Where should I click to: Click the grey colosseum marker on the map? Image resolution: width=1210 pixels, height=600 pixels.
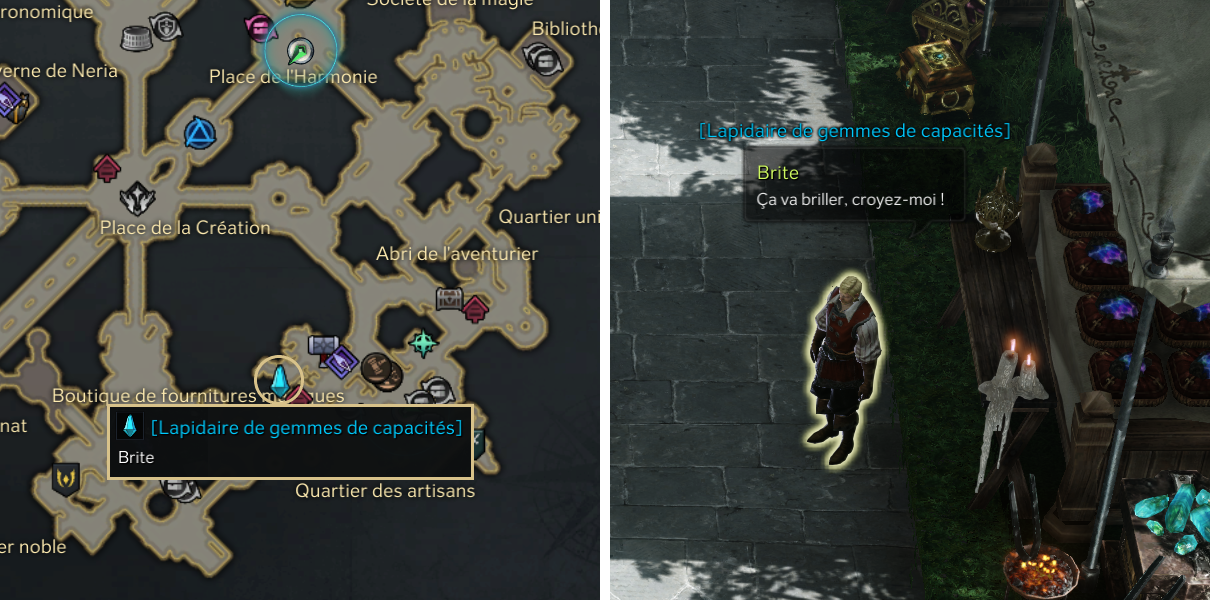click(x=136, y=38)
